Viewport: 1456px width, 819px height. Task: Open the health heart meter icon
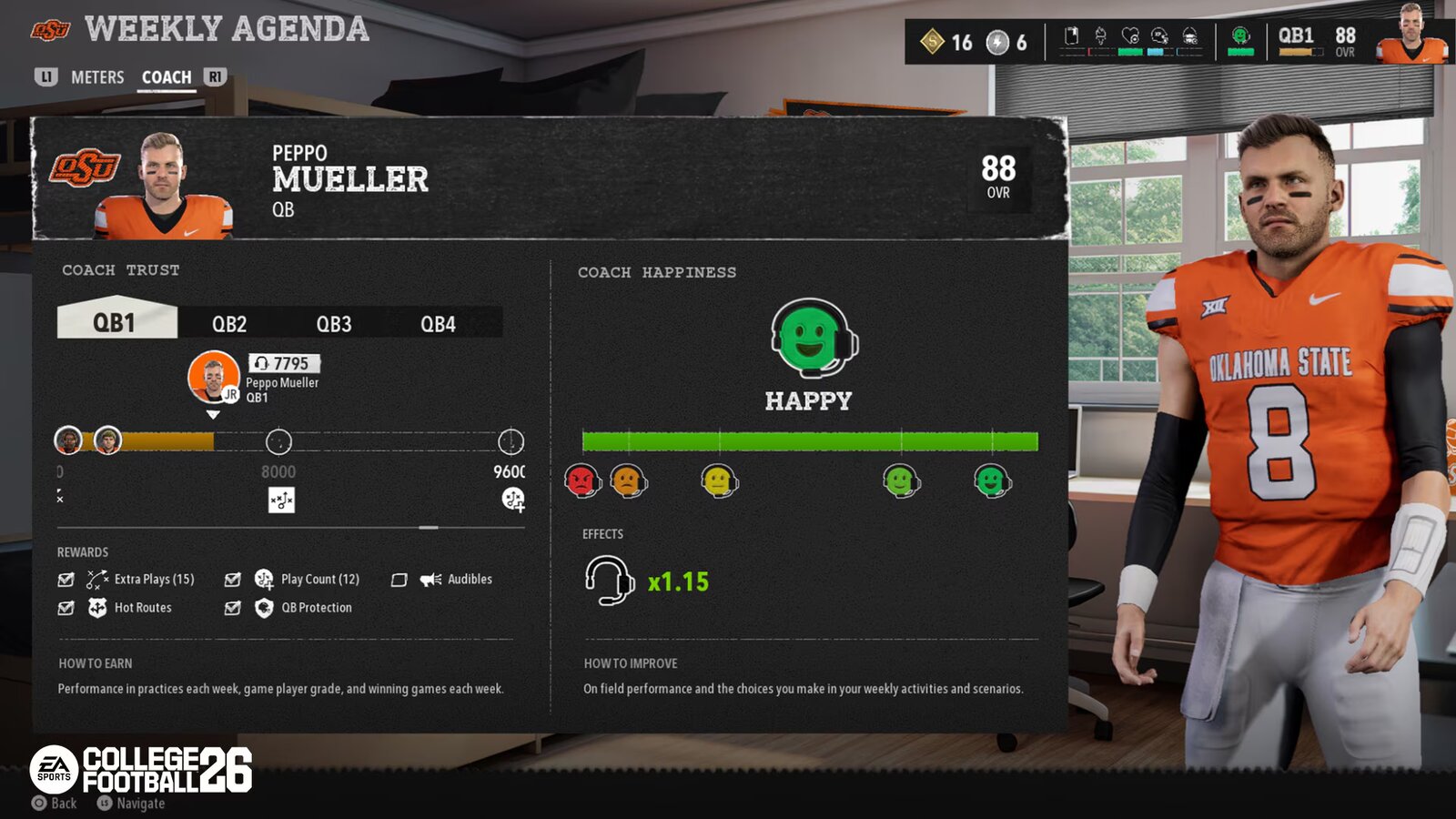tap(1130, 35)
